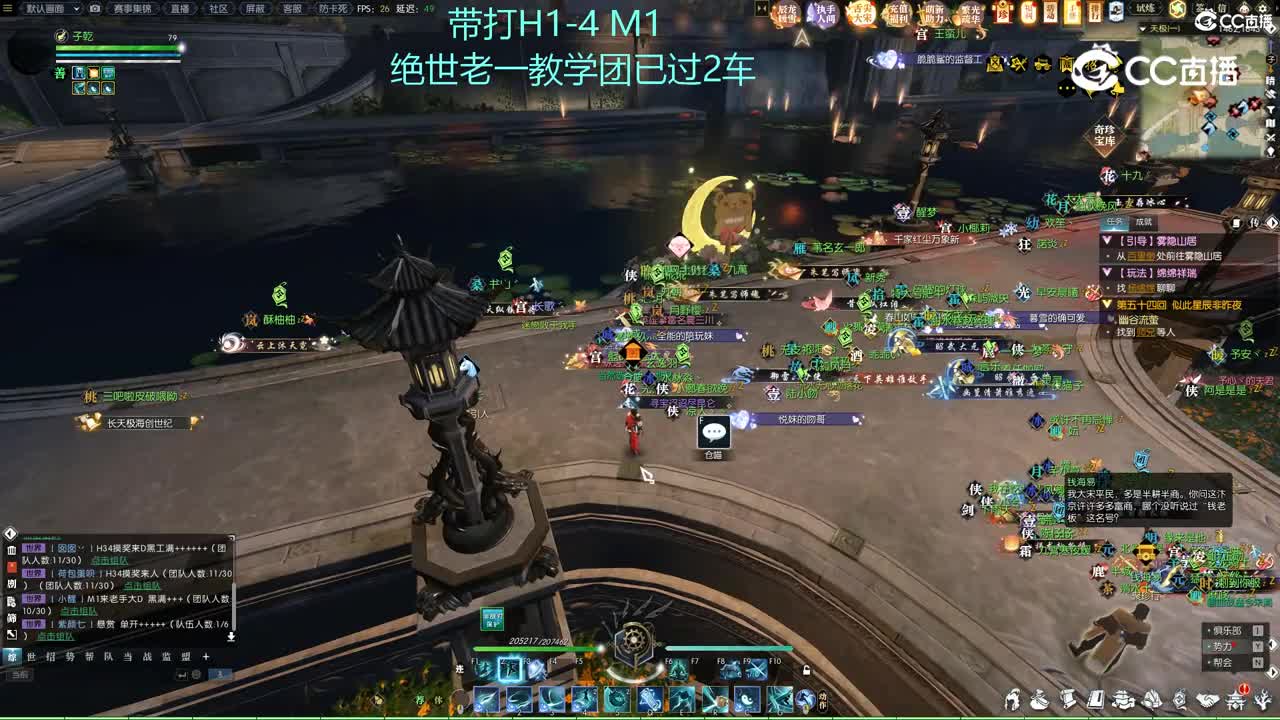1280x720 pixels.
Task: Click a handshake emote icon in the bottom-right action row
Action: coord(1208,700)
